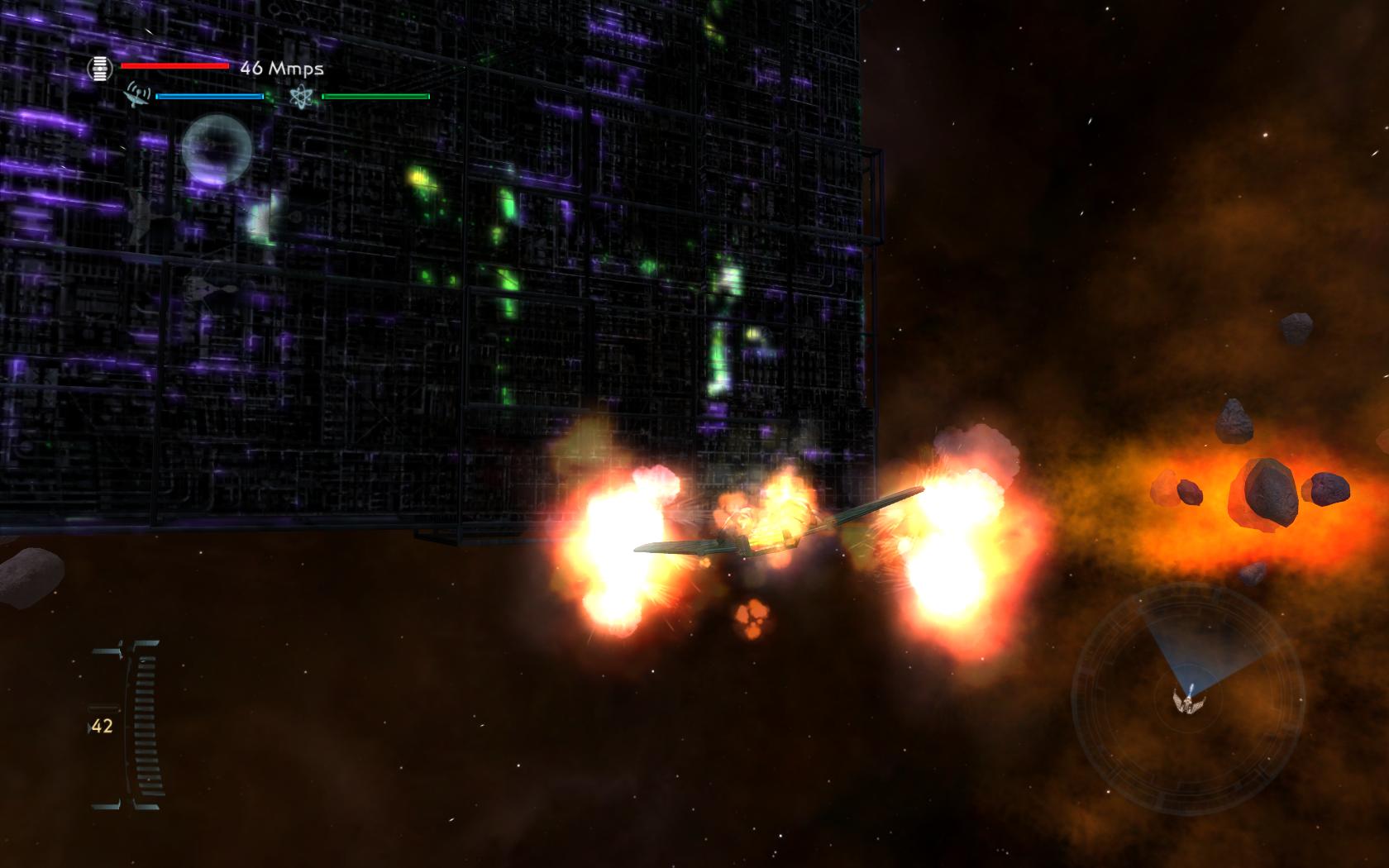Select the hull status icon
Screen dimensions: 1389x868
101,68
